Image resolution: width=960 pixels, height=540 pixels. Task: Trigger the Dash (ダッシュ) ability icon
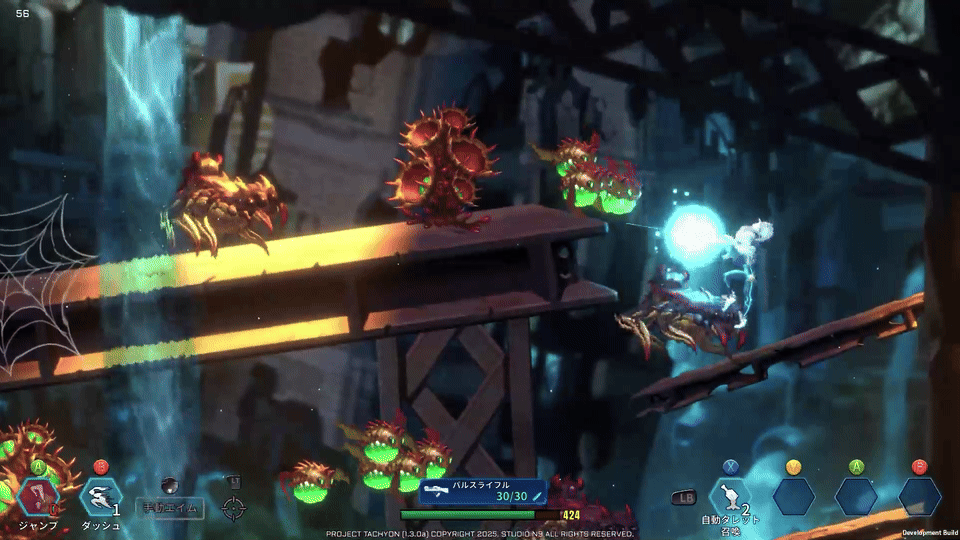point(100,497)
